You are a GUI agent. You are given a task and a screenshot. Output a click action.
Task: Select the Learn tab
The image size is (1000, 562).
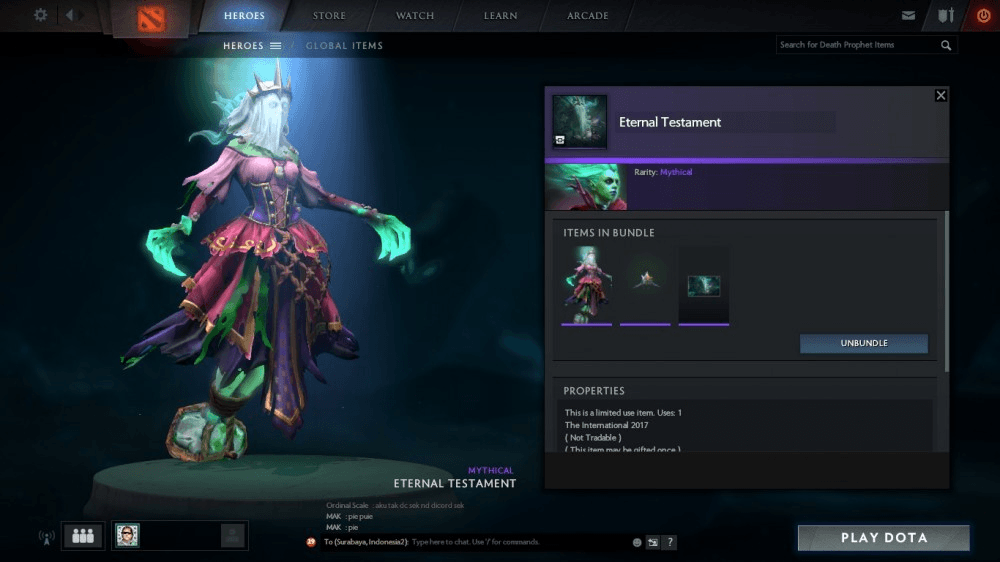click(x=501, y=16)
